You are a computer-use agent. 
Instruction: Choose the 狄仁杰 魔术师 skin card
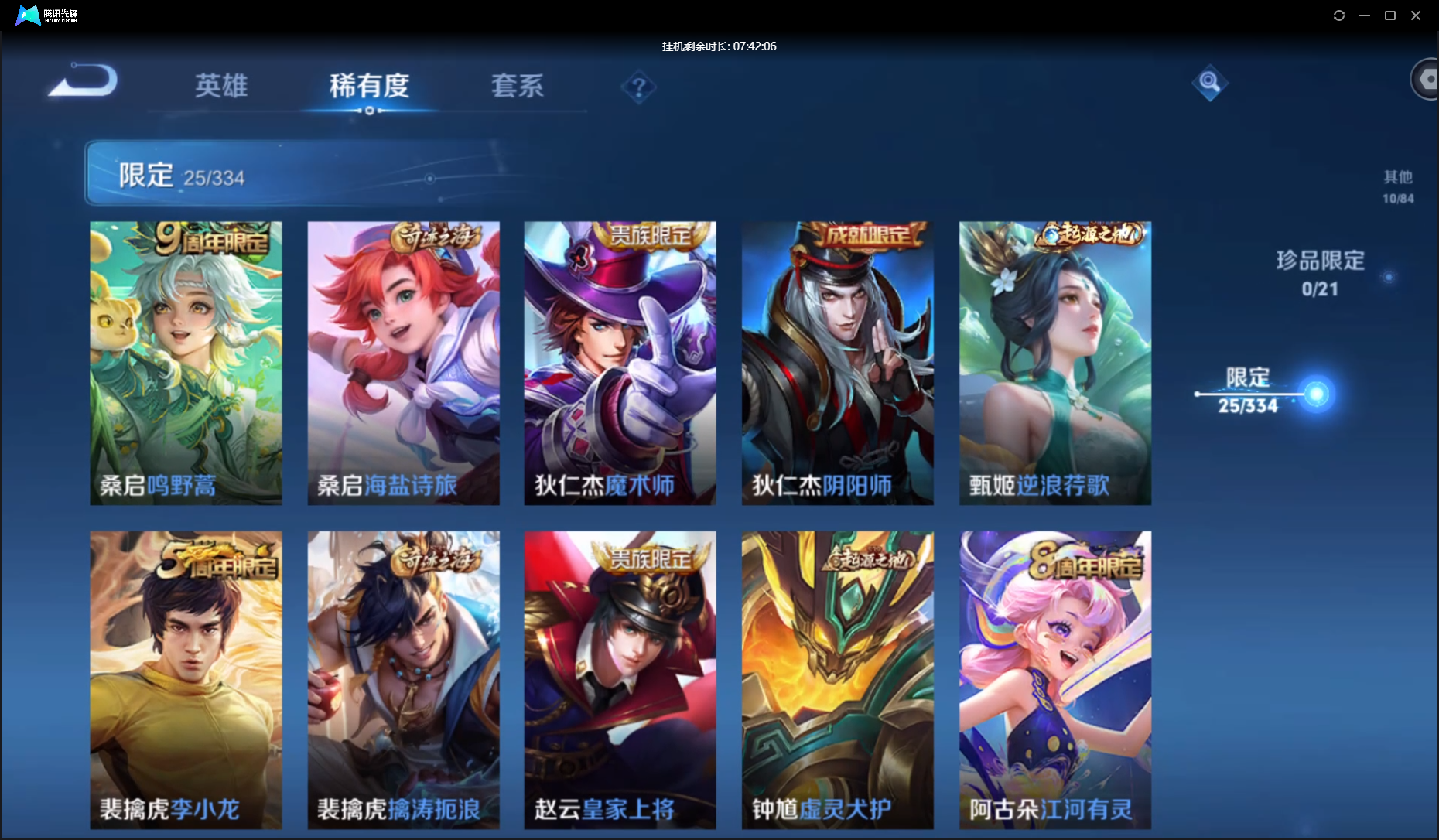620,363
